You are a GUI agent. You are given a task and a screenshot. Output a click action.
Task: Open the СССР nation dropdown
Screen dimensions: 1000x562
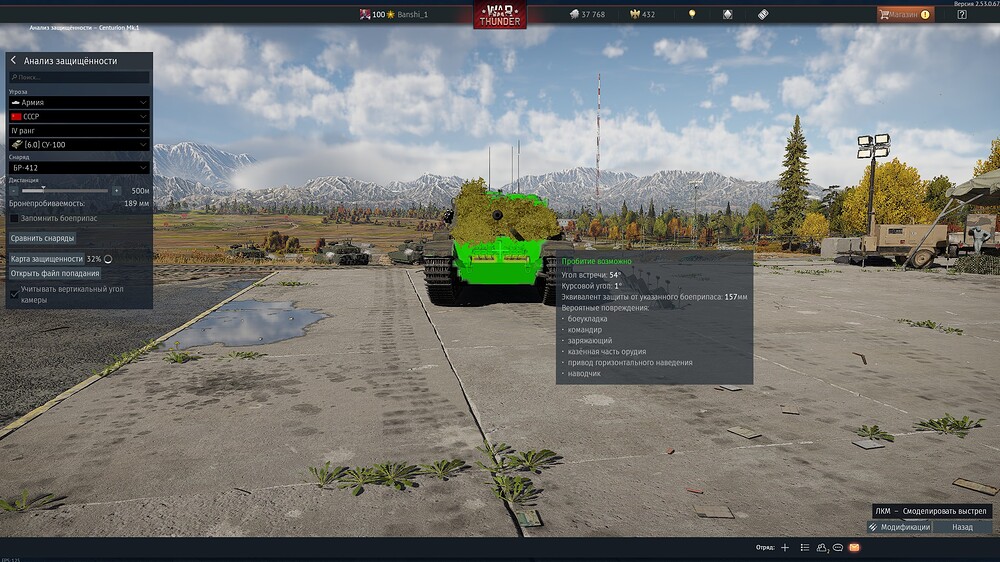point(79,116)
